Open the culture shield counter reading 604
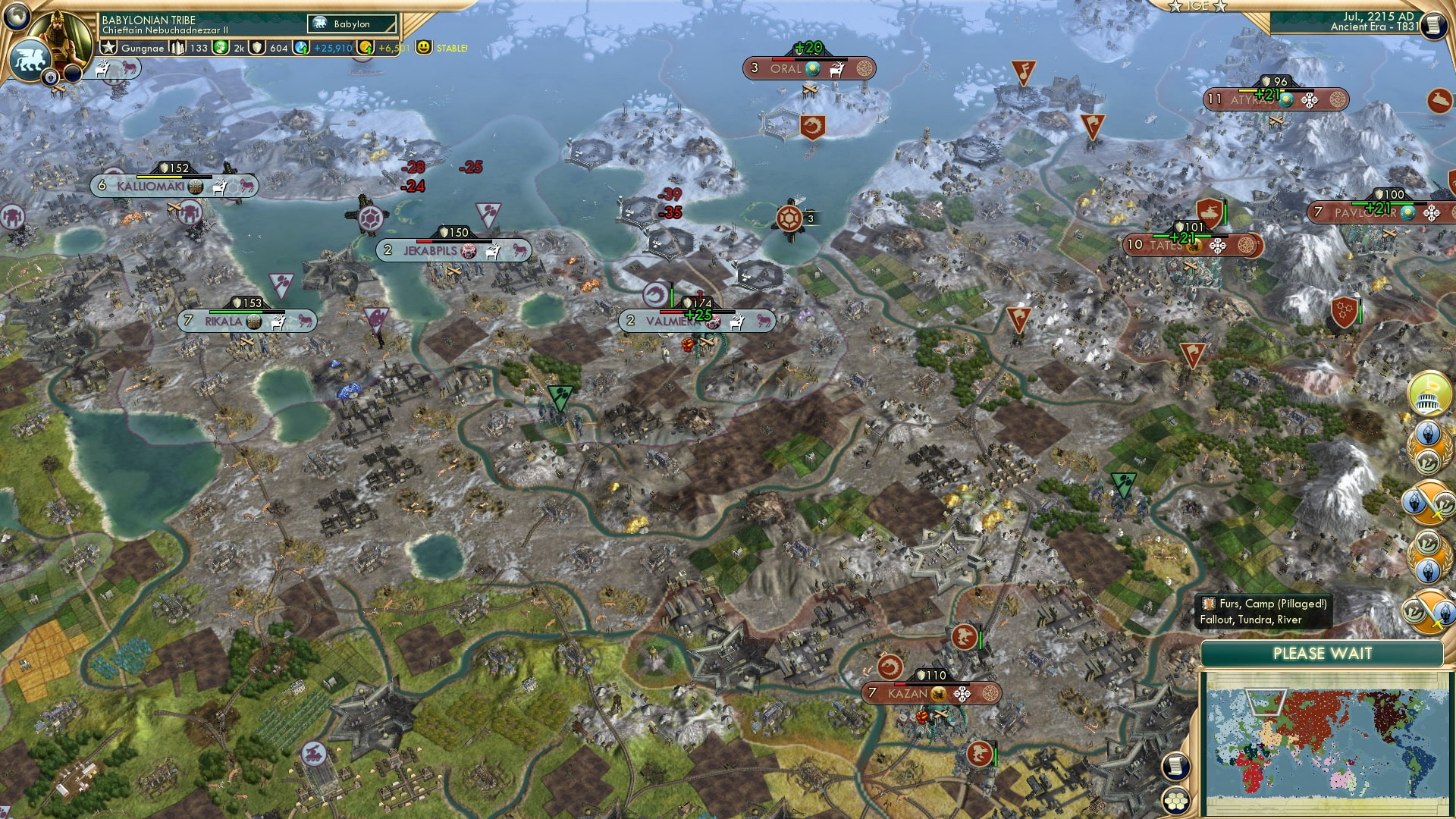 click(258, 47)
